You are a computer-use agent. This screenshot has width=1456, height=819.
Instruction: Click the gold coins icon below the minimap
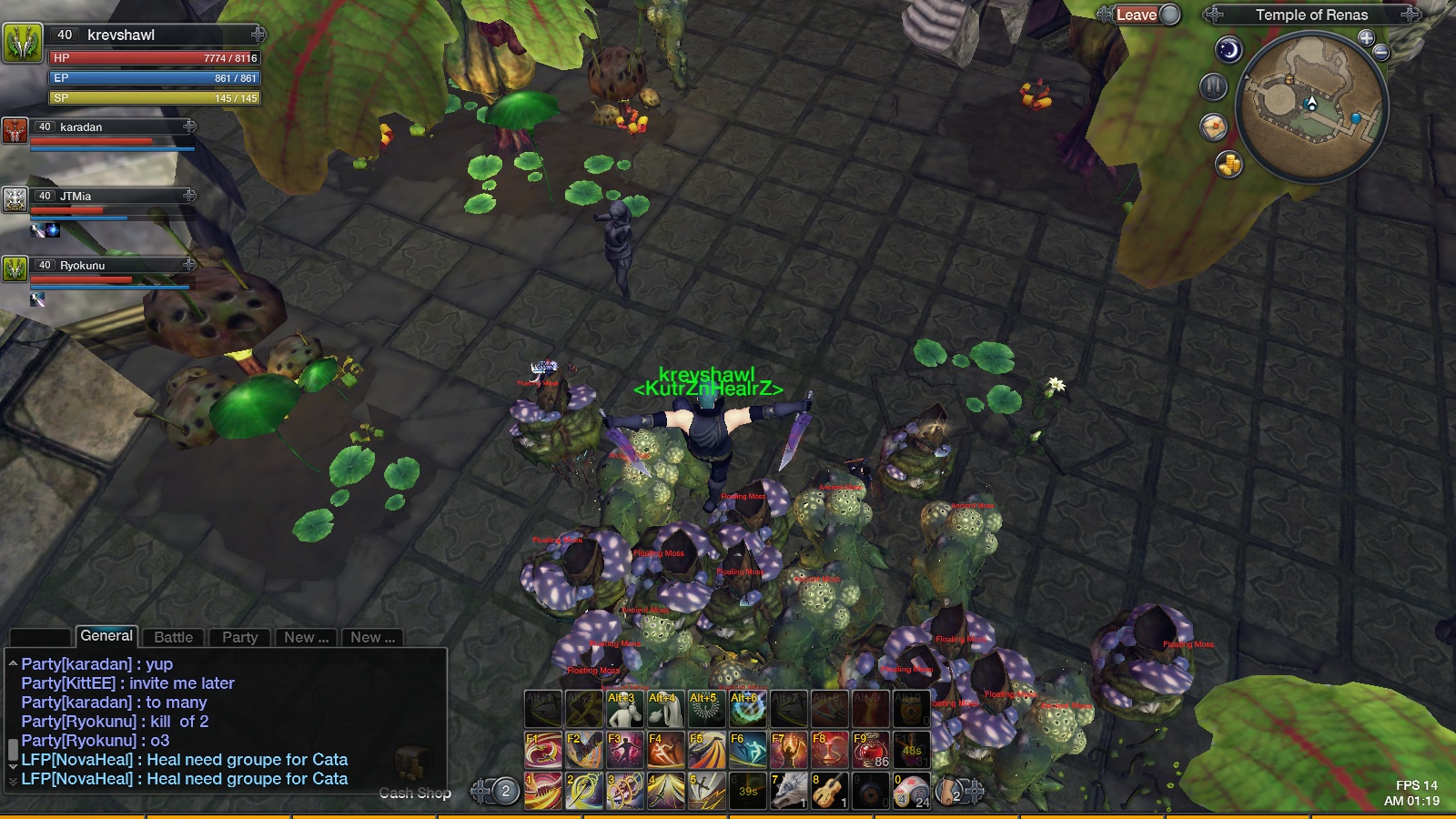tap(1228, 165)
